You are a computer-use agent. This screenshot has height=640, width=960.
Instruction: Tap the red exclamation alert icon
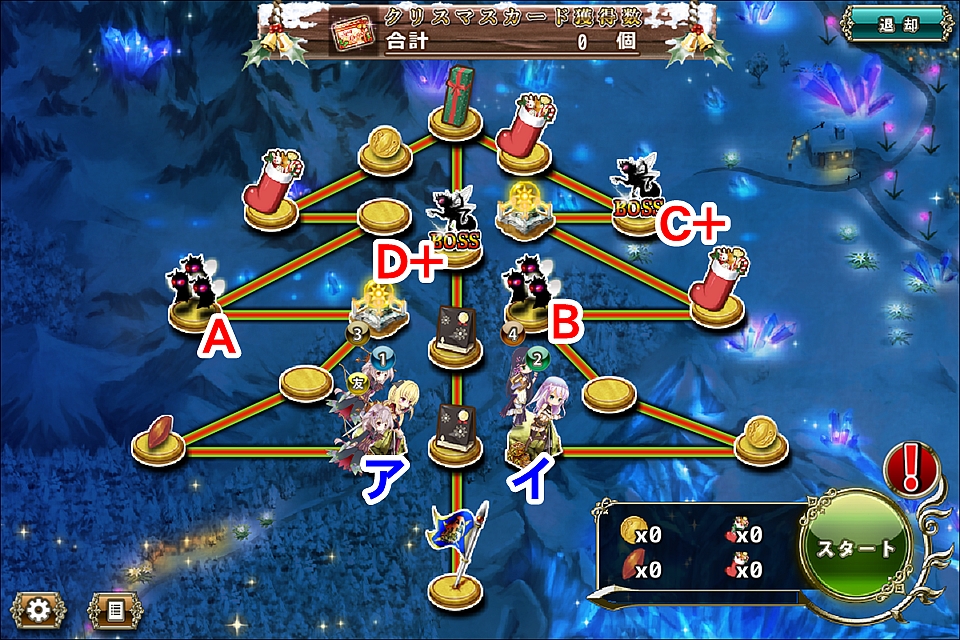911,467
